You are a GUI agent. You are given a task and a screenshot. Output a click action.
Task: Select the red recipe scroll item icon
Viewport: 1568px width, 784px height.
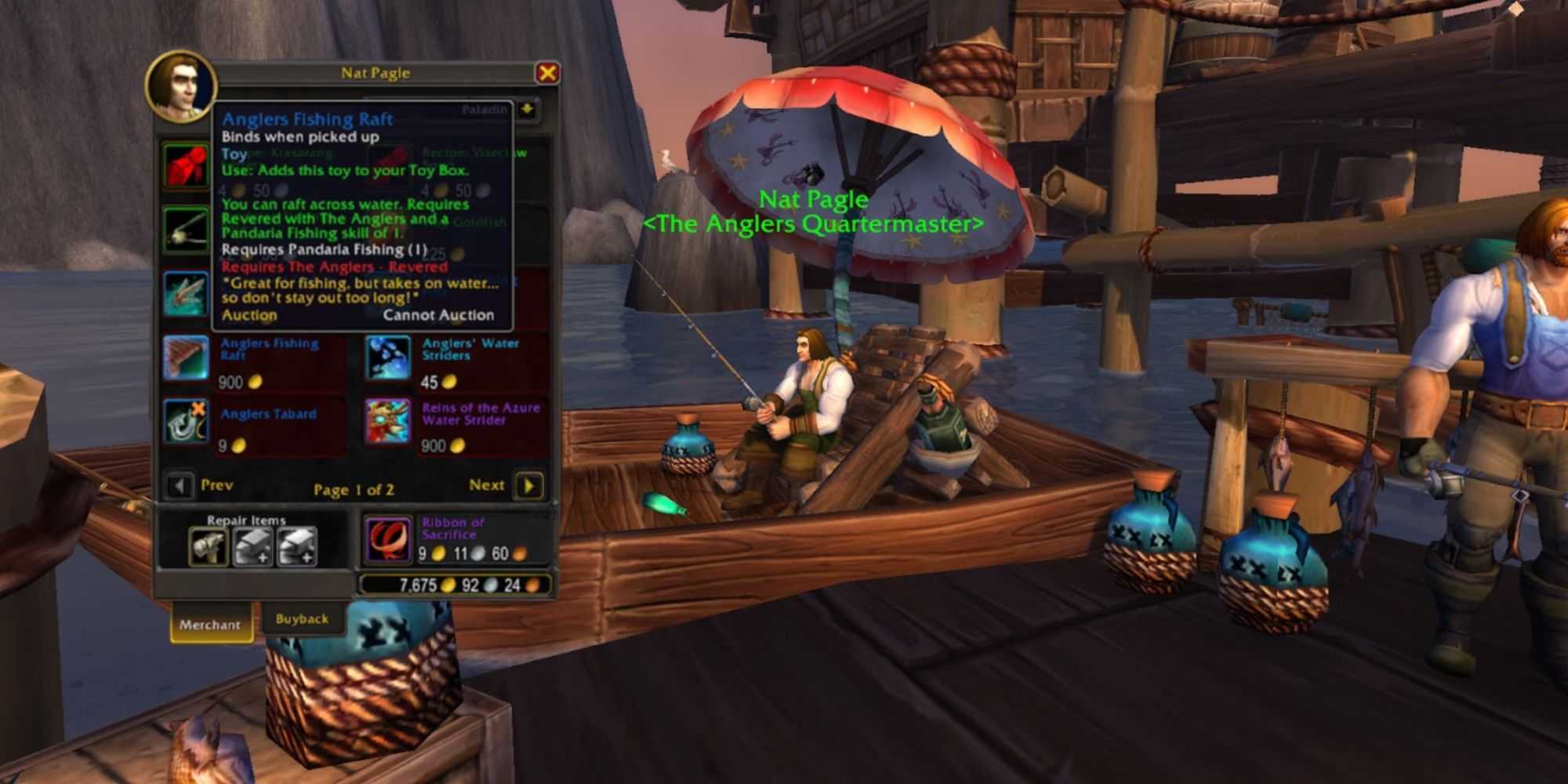tap(186, 165)
